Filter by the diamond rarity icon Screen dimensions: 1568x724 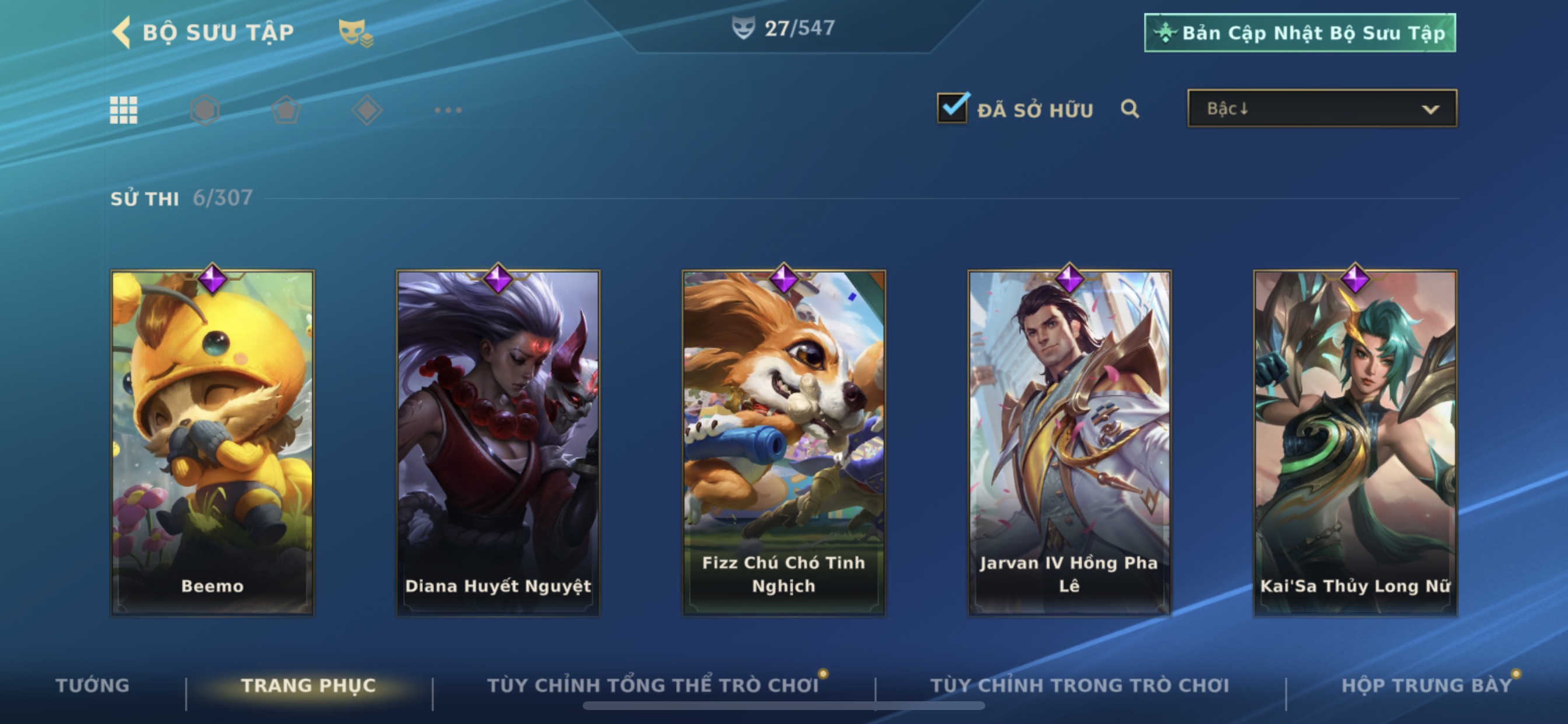tap(367, 110)
